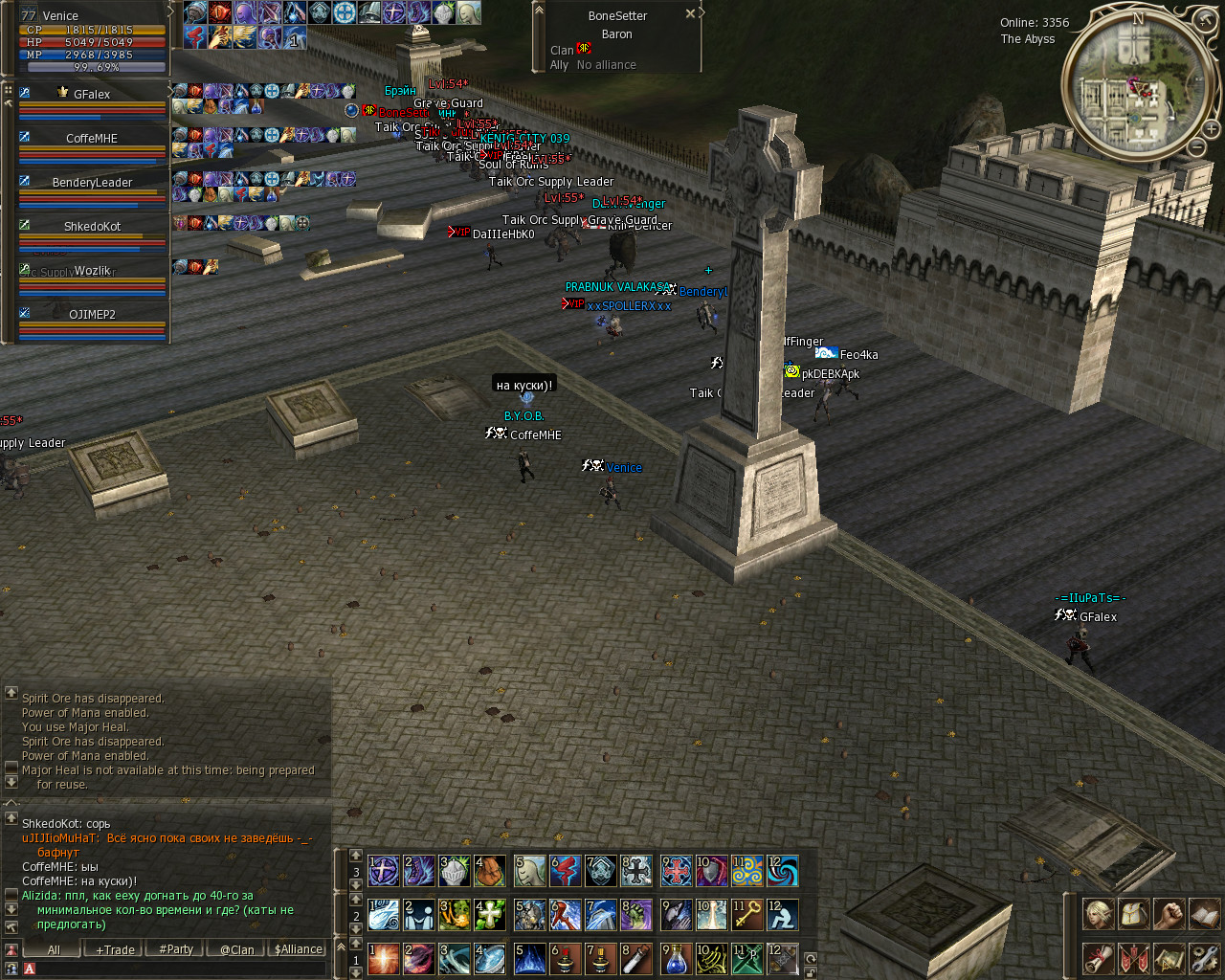Activate the golden key item in slot 11

[x=746, y=915]
